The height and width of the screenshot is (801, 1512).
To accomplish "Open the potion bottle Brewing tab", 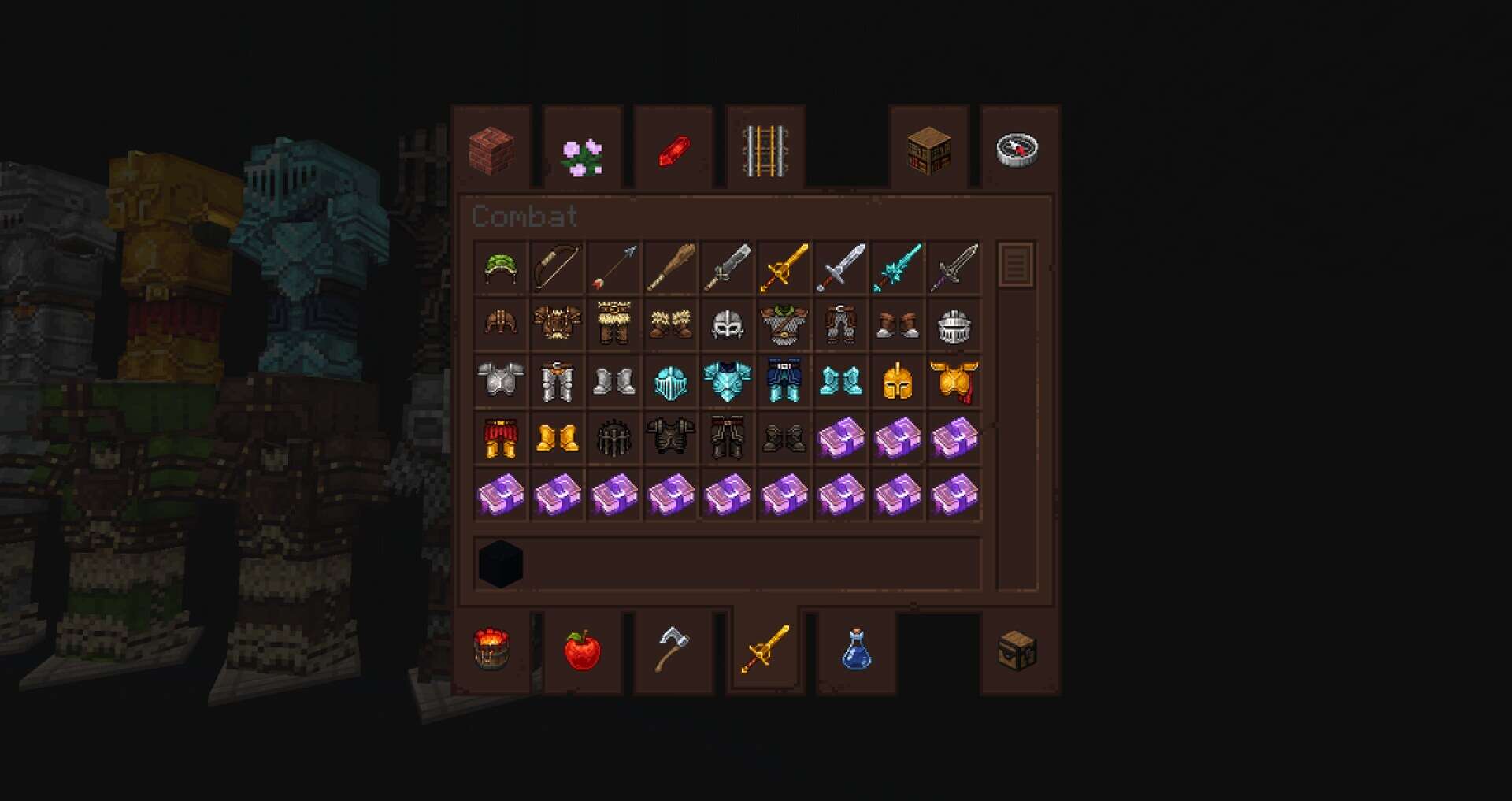I will (856, 650).
